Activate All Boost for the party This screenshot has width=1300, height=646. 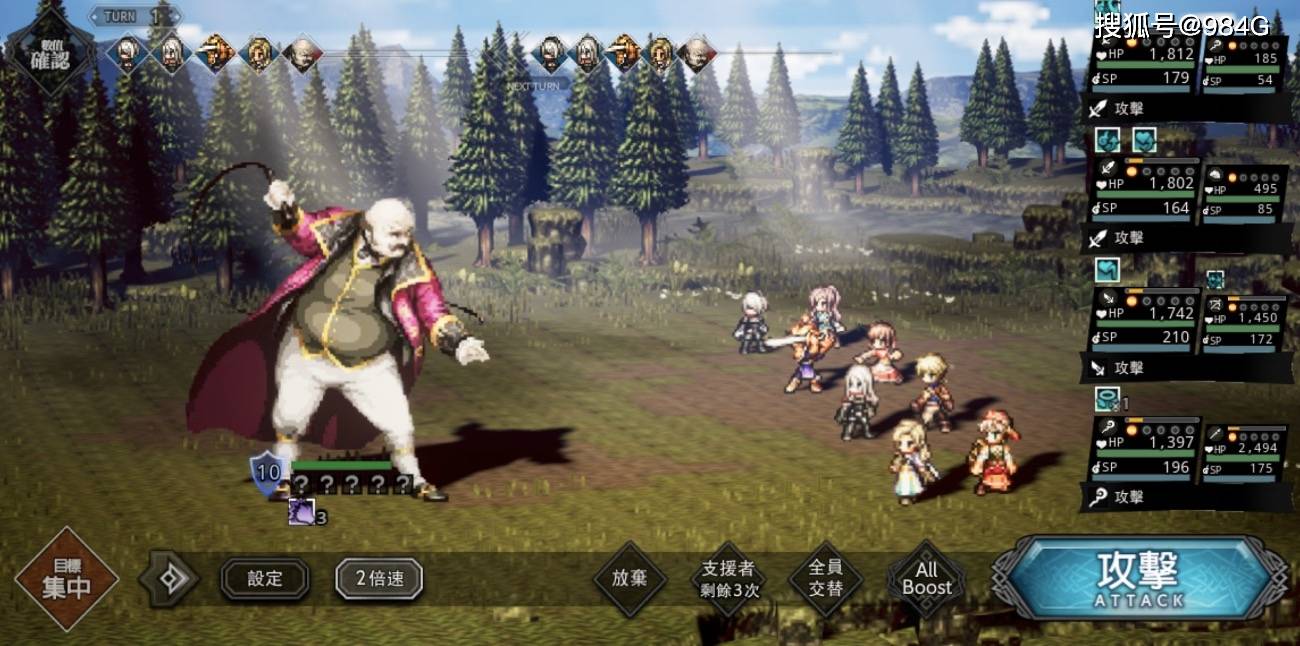(x=926, y=579)
